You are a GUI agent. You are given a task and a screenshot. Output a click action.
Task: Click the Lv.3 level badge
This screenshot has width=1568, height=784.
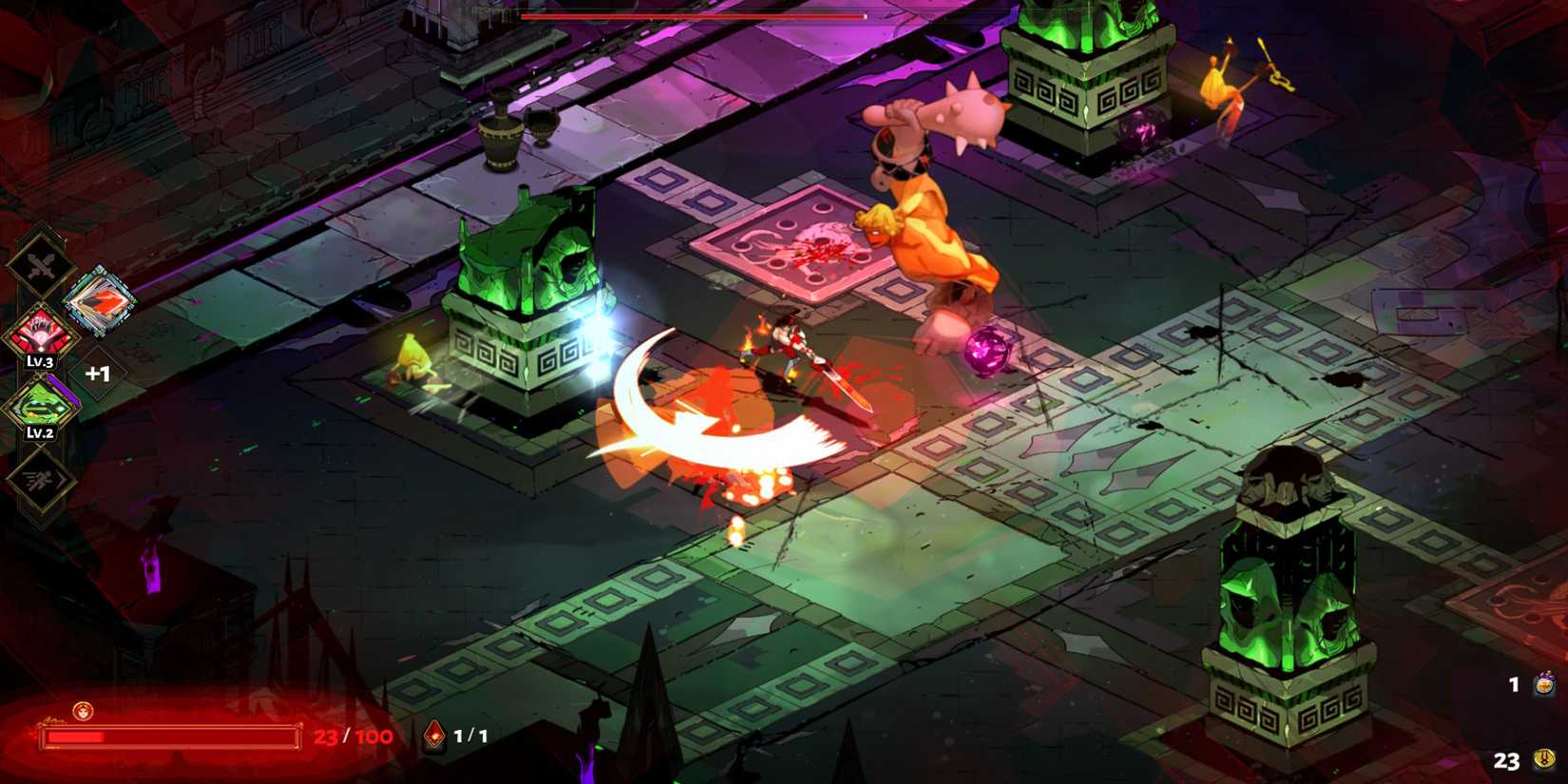point(41,361)
